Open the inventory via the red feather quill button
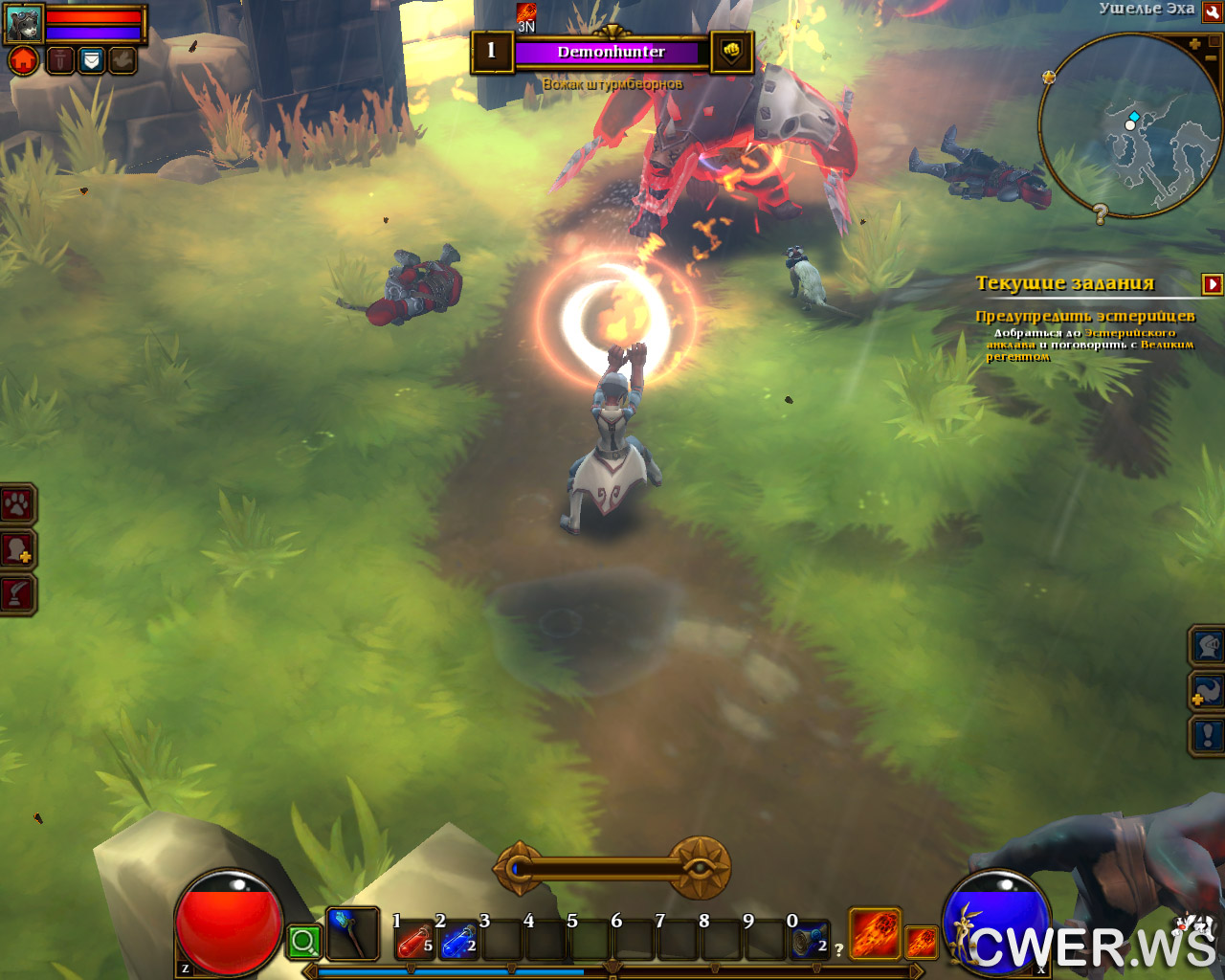 pyautogui.click(x=17, y=594)
